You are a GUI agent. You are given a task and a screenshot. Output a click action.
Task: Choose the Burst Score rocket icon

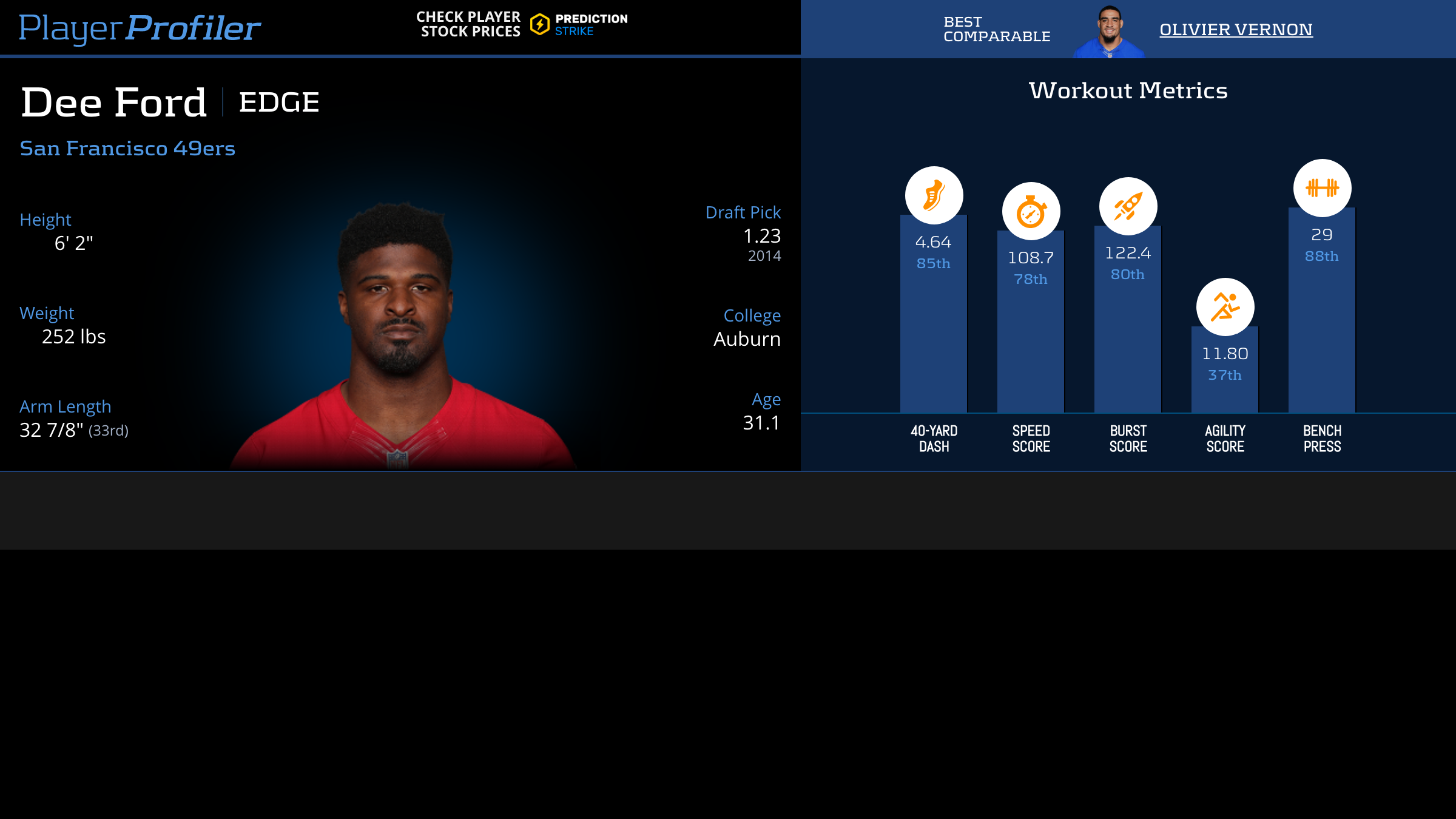[x=1128, y=206]
